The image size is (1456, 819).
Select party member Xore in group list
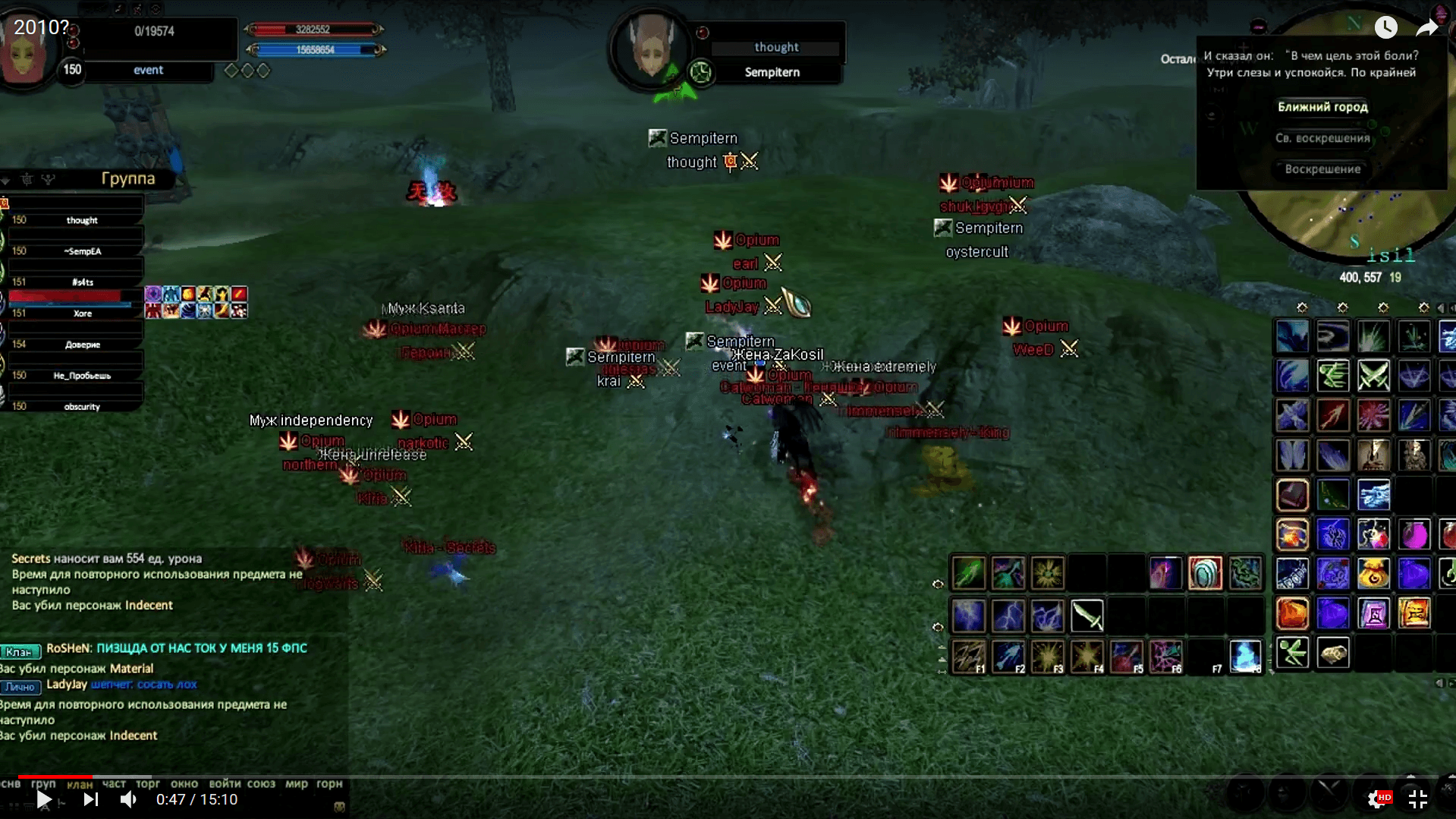82,313
